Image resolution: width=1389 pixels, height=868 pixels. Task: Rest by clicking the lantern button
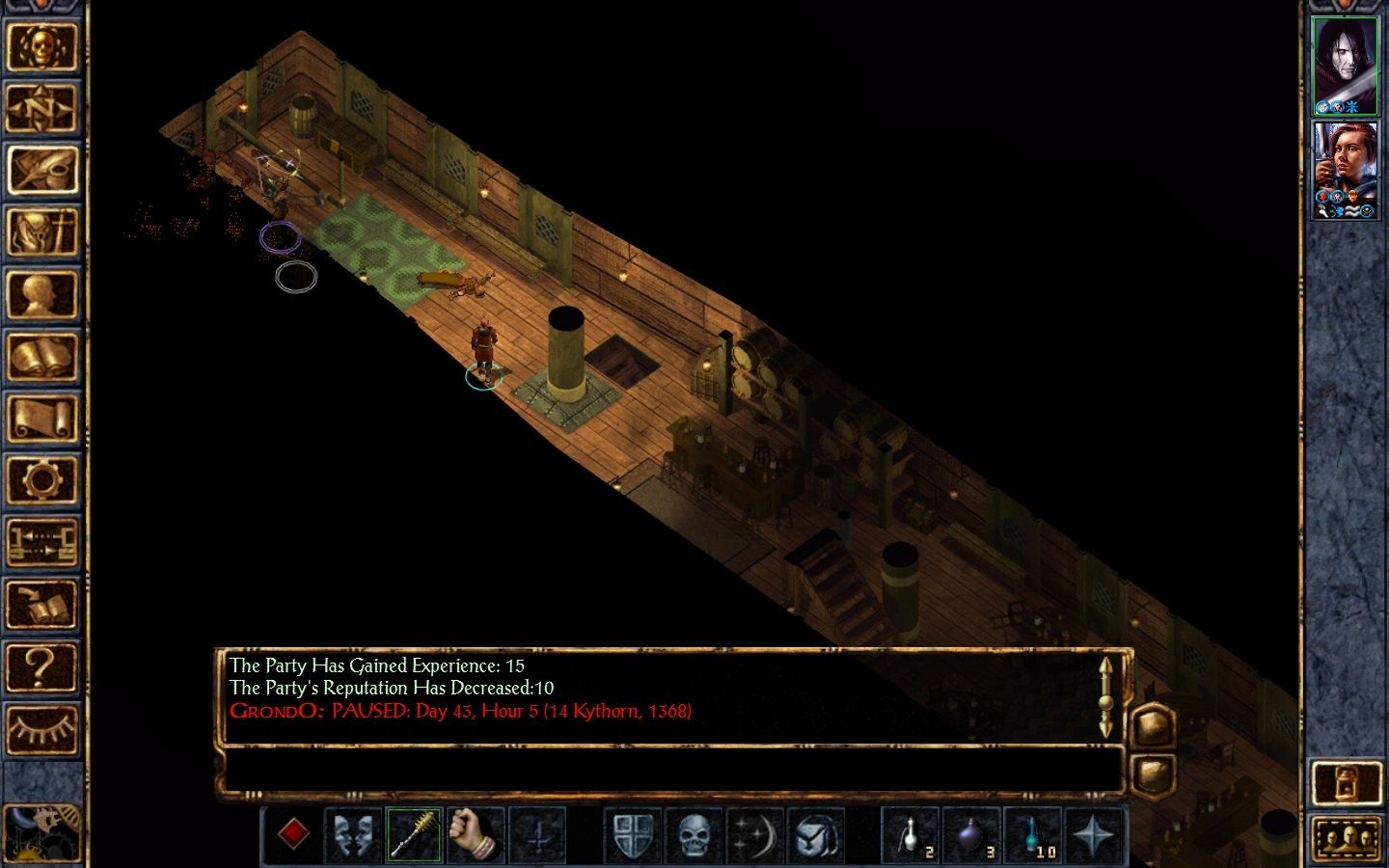click(x=1344, y=782)
